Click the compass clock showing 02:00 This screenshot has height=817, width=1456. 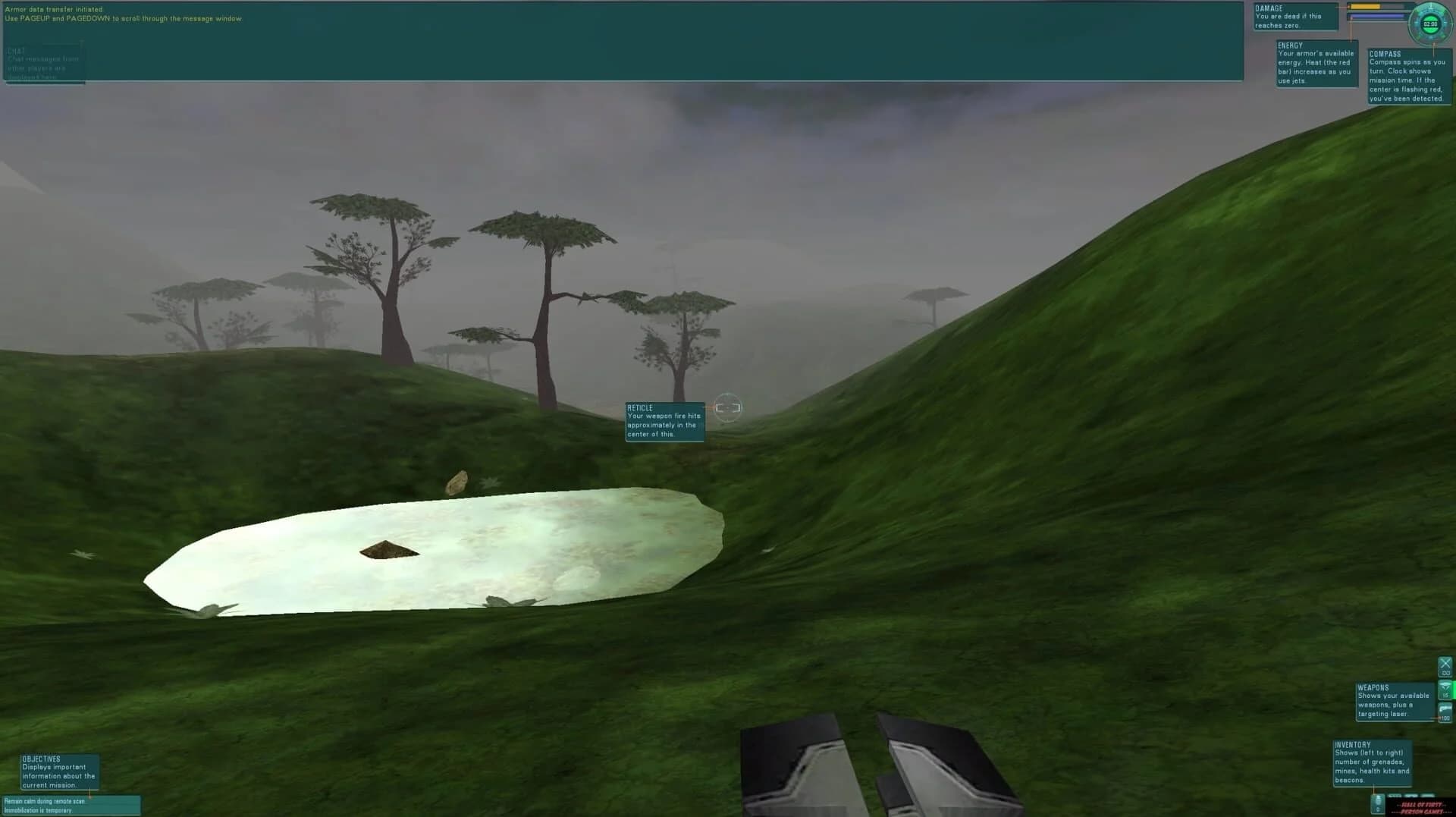coord(1430,23)
